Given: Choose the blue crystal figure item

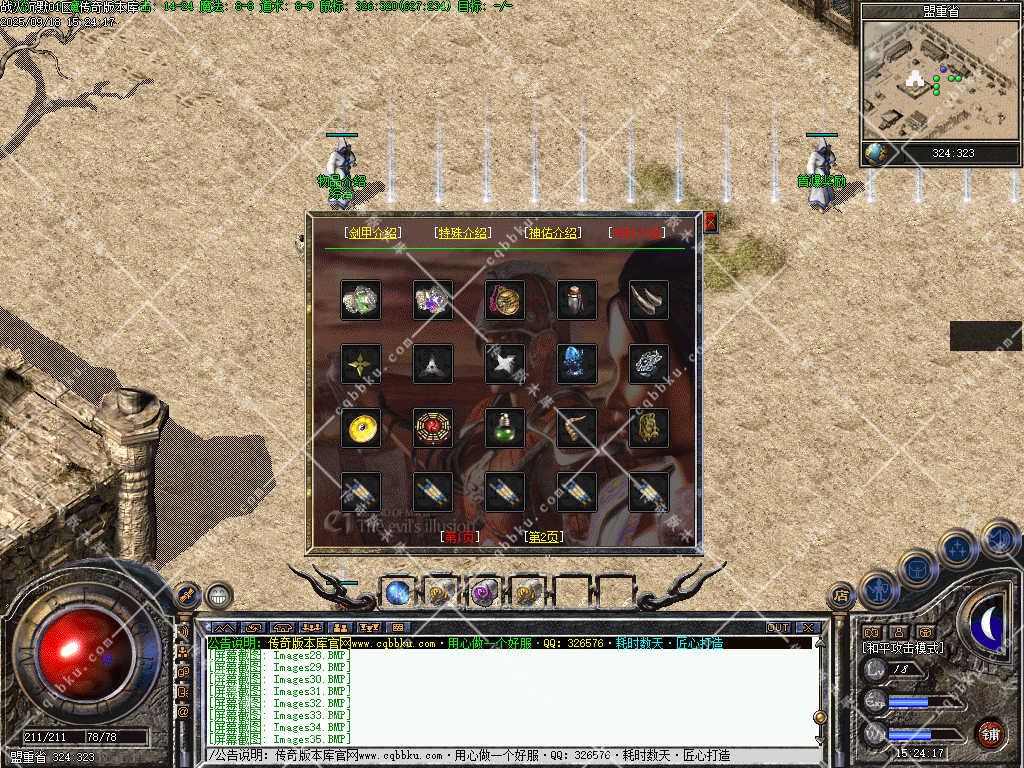Looking at the screenshot, I should [577, 364].
